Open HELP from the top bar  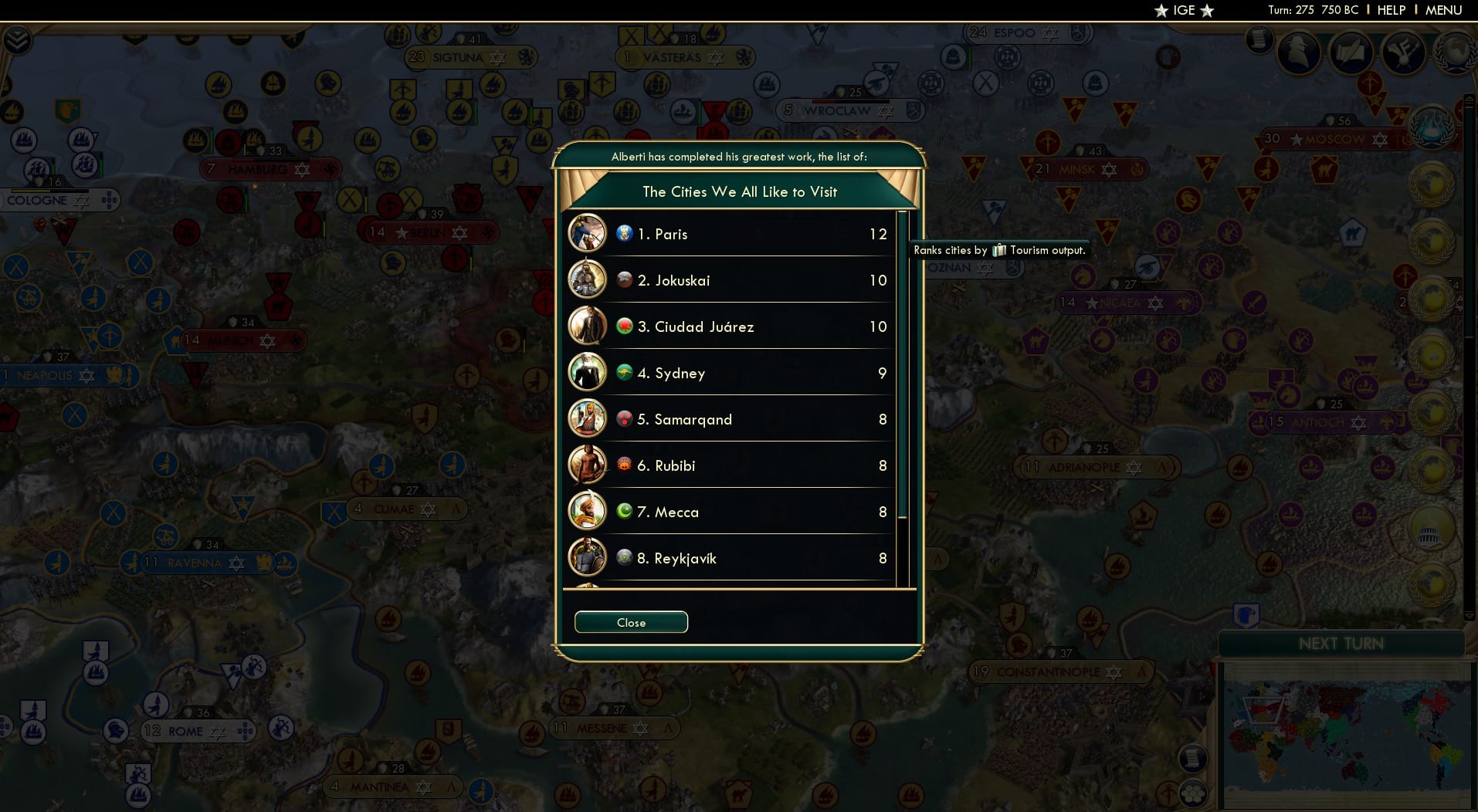1390,10
